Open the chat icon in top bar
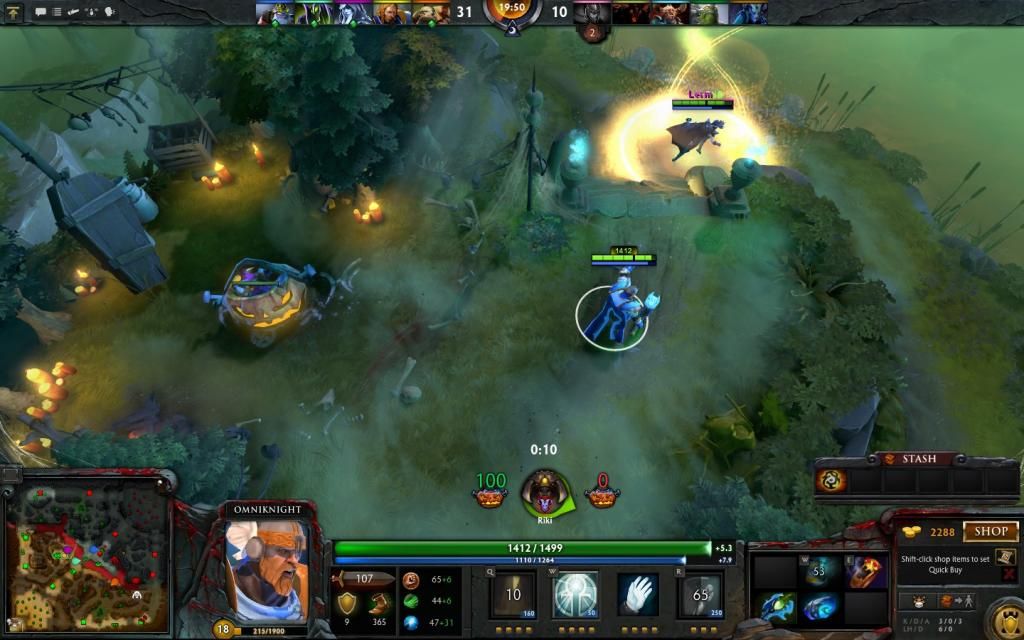This screenshot has width=1024, height=640. coord(42,12)
